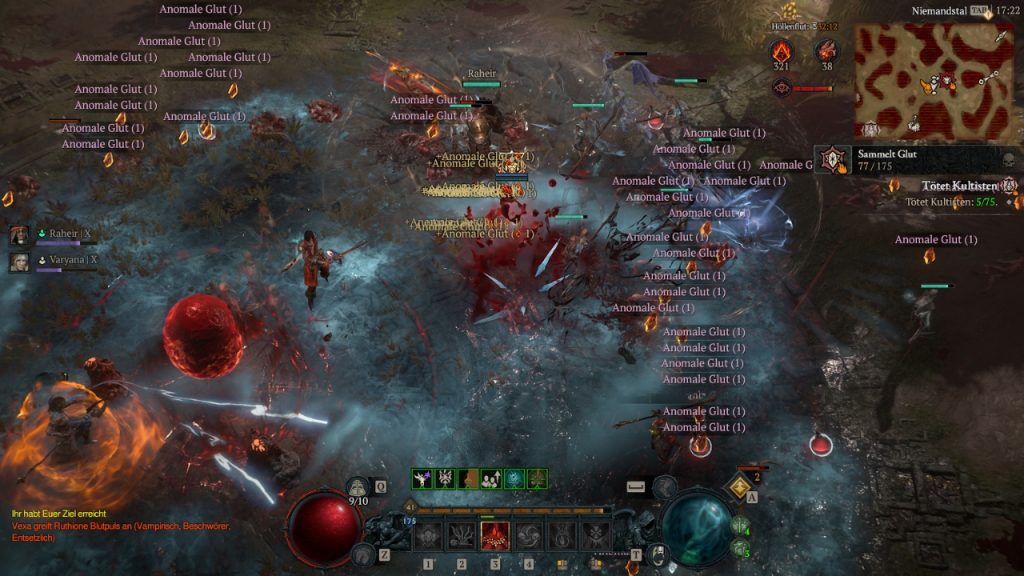Click the red eye icon under Höllenflut

[782, 88]
